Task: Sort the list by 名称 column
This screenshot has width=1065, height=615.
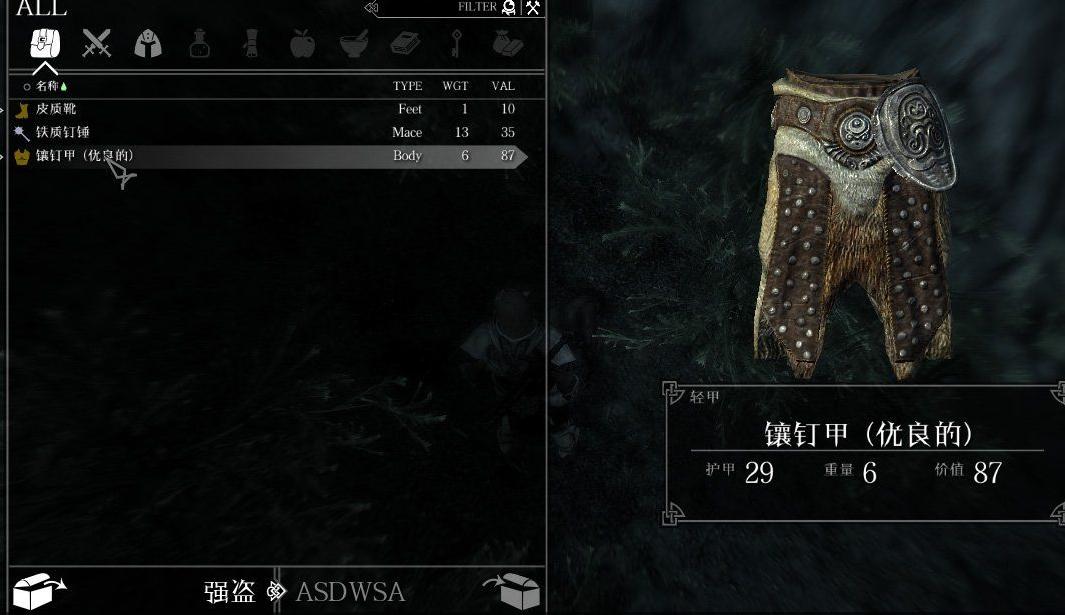Action: 48,86
